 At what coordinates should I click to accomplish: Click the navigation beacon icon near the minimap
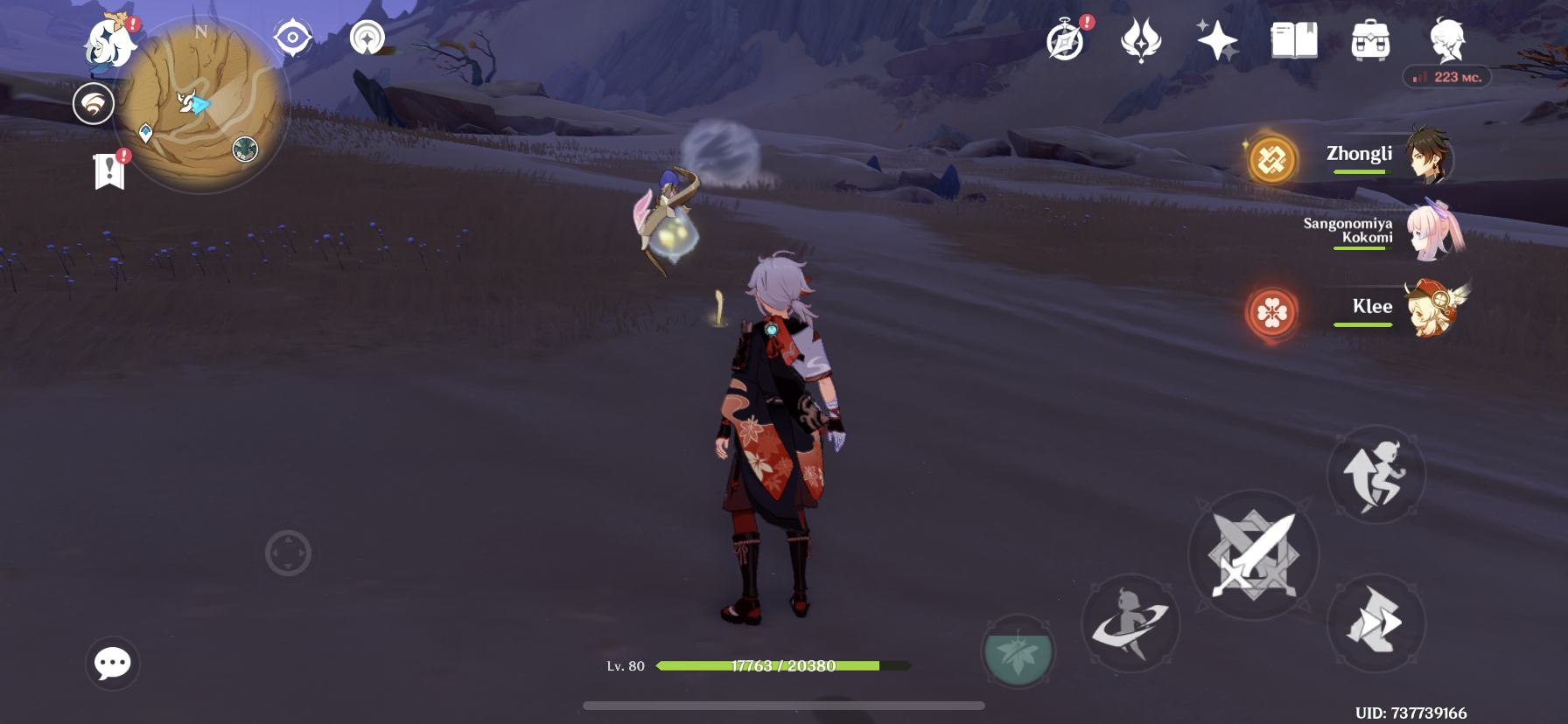tap(367, 37)
